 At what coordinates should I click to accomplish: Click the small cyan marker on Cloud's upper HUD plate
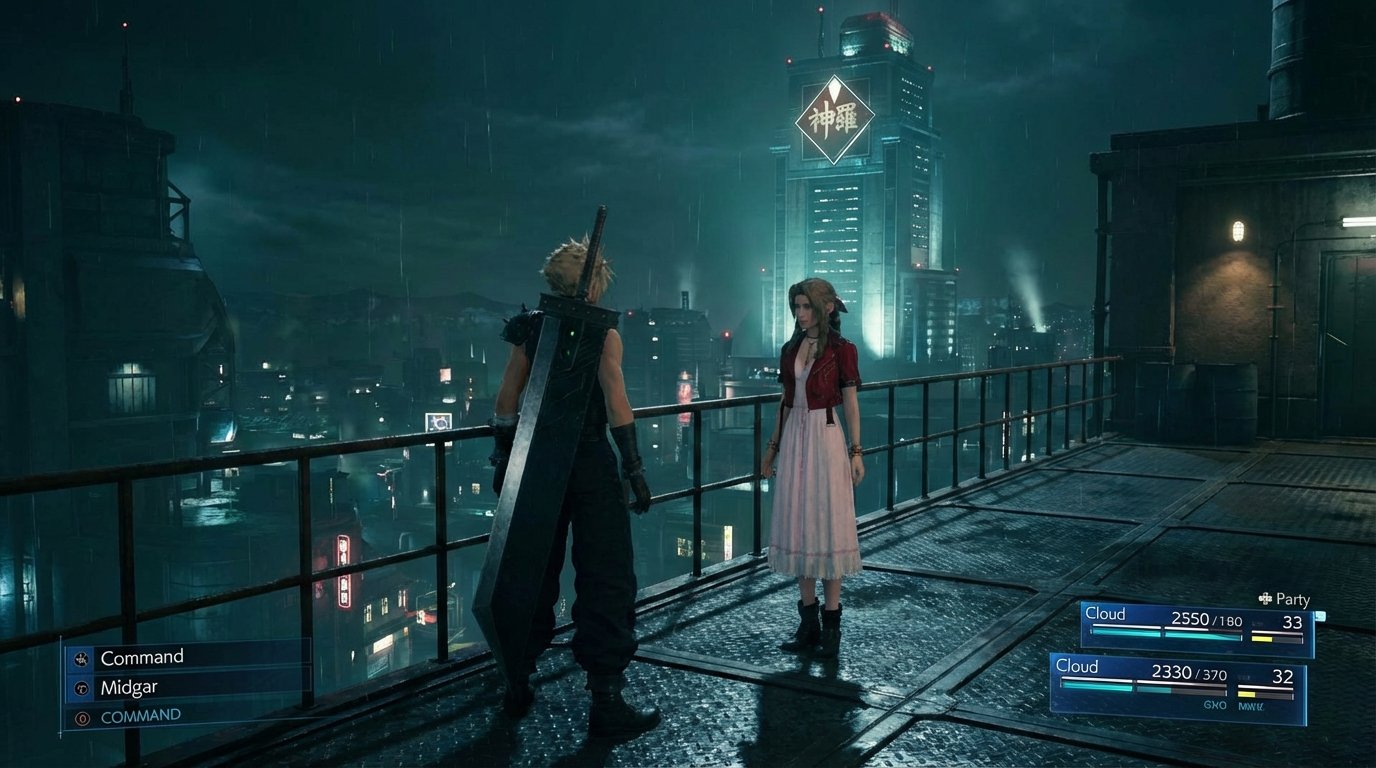1321,617
